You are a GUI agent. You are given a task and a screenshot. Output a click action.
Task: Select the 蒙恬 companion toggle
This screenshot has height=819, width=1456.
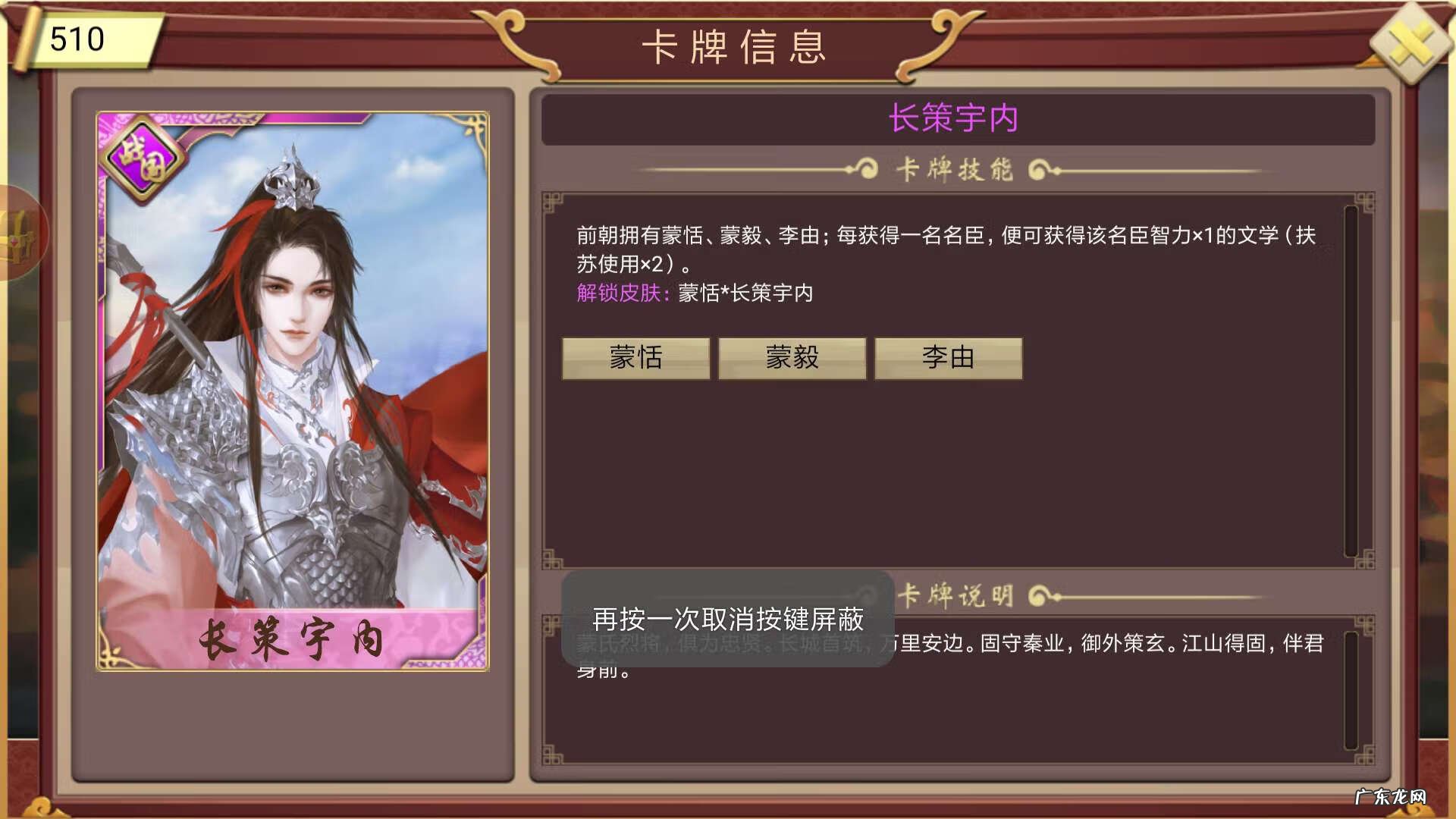635,359
